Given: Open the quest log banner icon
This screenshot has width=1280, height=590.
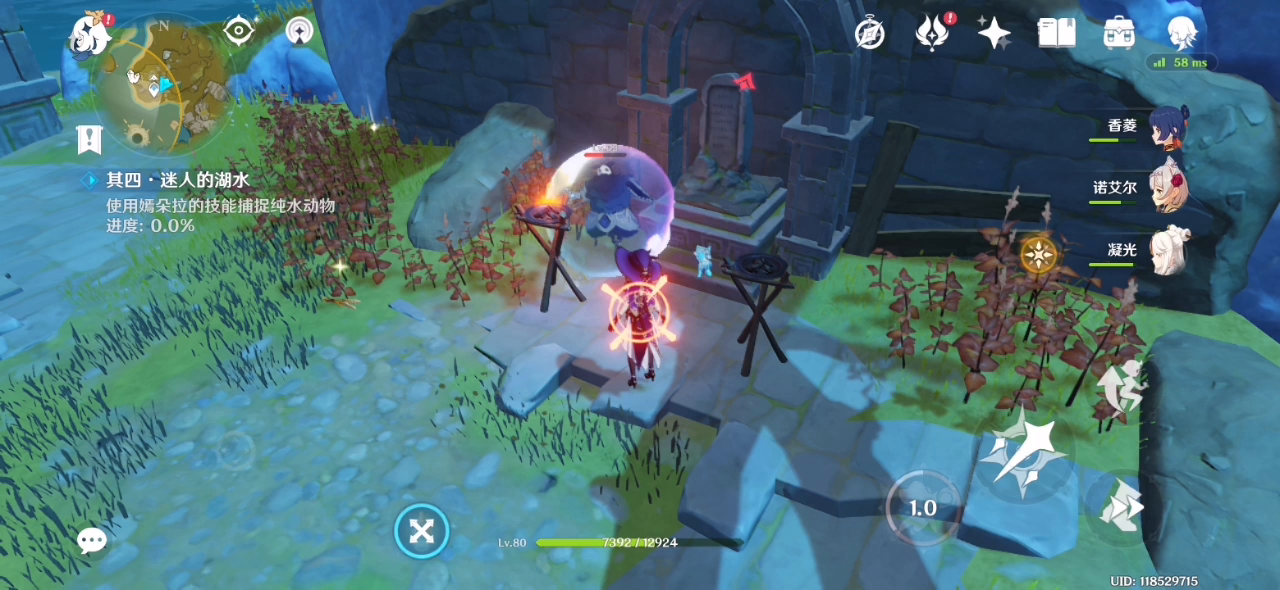Looking at the screenshot, I should click(x=89, y=139).
